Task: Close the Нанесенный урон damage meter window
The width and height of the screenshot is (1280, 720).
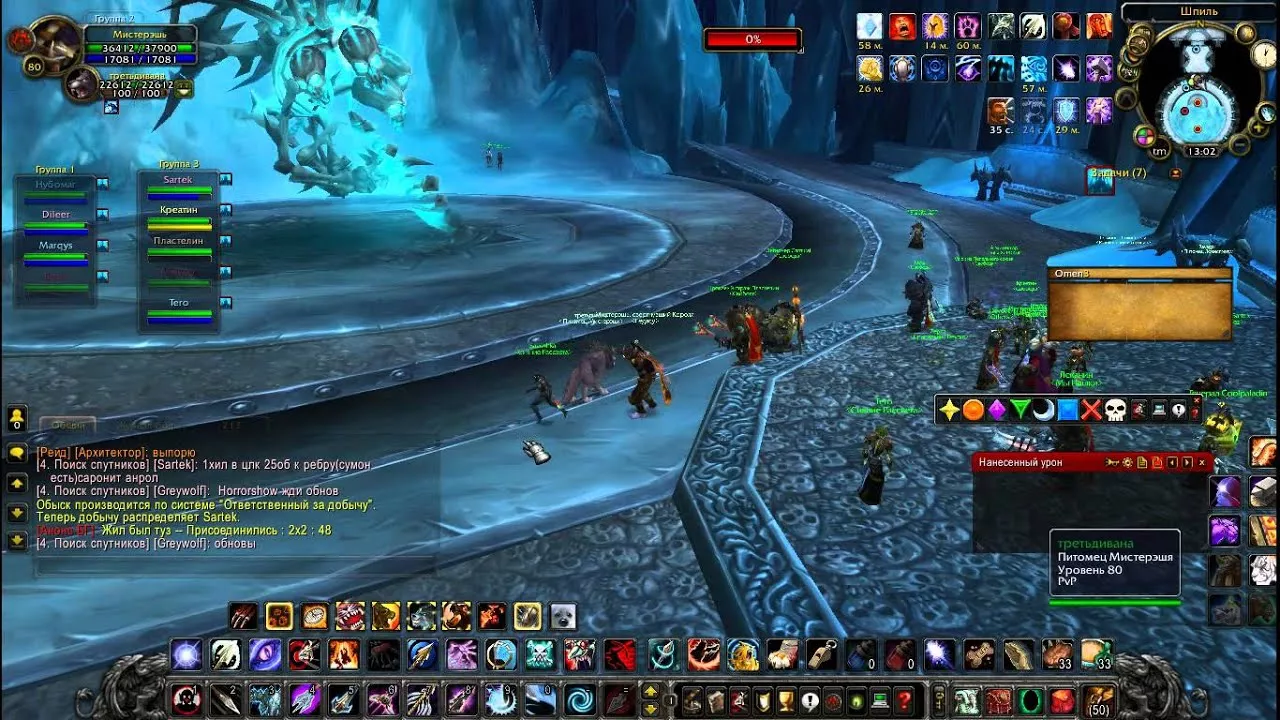Action: [1202, 462]
